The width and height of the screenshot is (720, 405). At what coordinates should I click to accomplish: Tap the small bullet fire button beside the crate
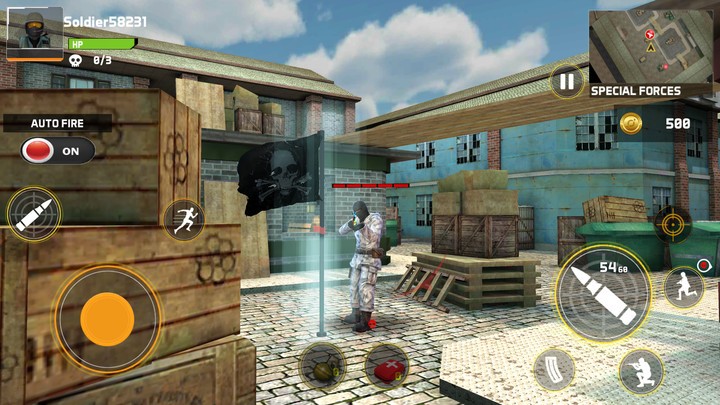click(33, 214)
